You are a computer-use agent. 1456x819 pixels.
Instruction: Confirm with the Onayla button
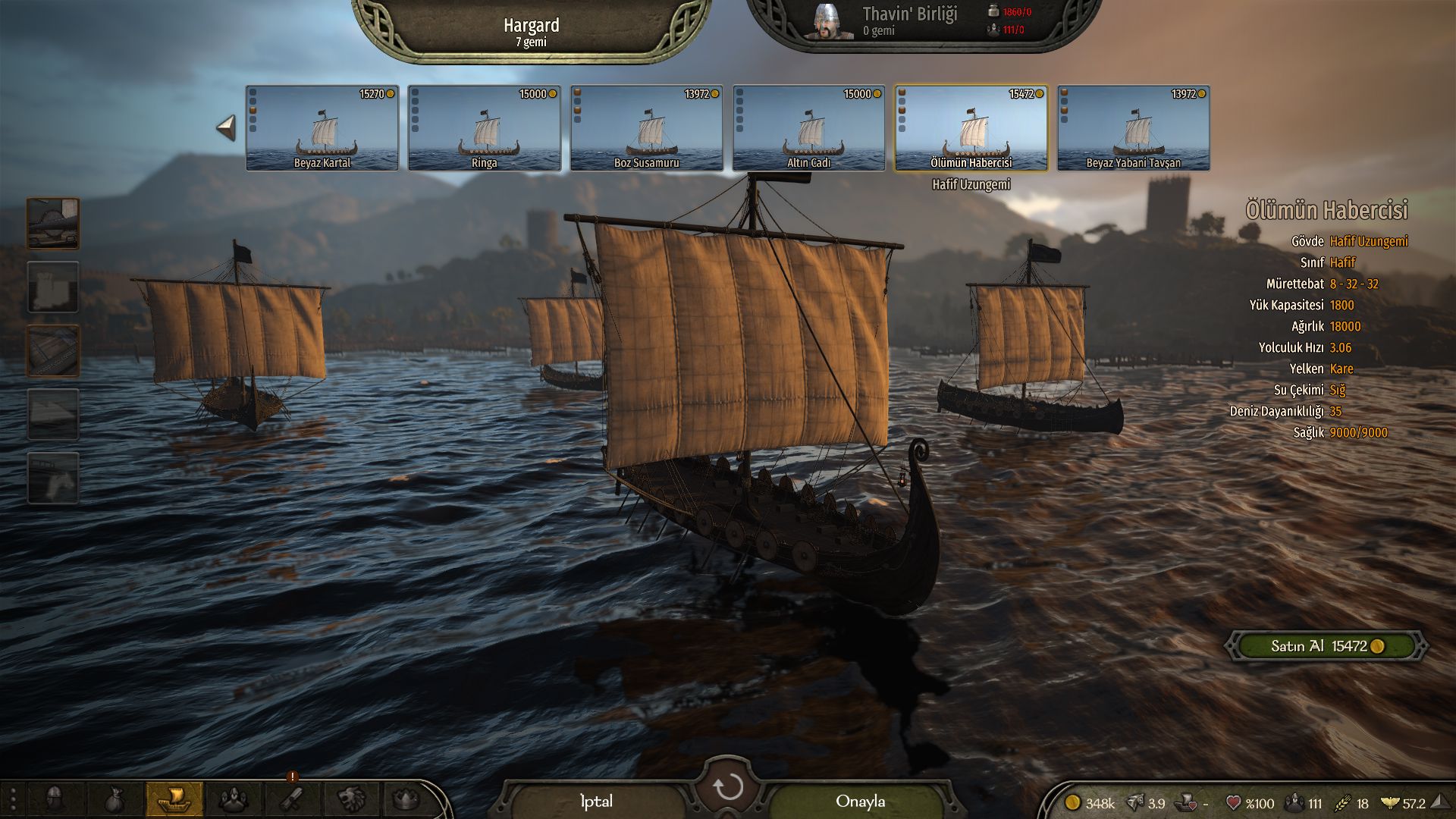click(x=860, y=802)
